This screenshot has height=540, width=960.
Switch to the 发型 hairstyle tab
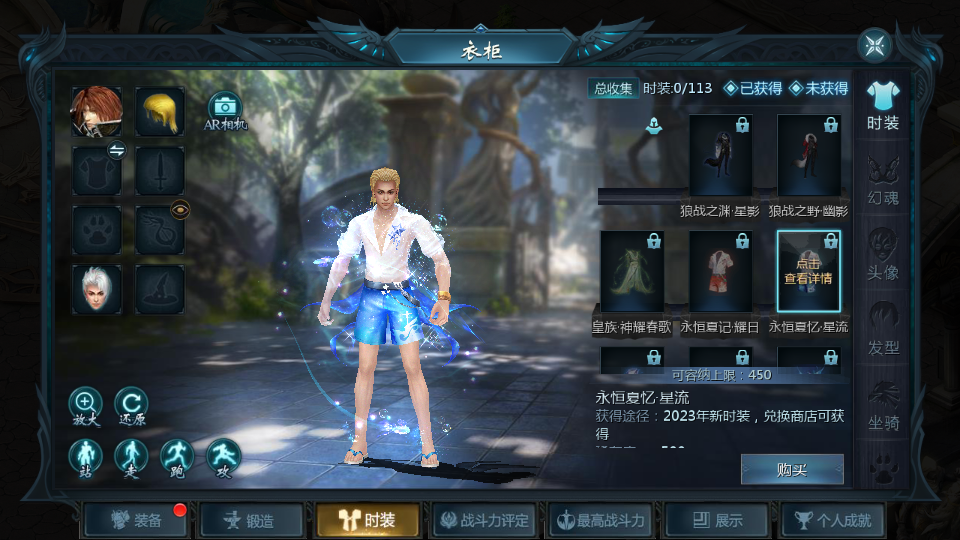pyautogui.click(x=883, y=331)
